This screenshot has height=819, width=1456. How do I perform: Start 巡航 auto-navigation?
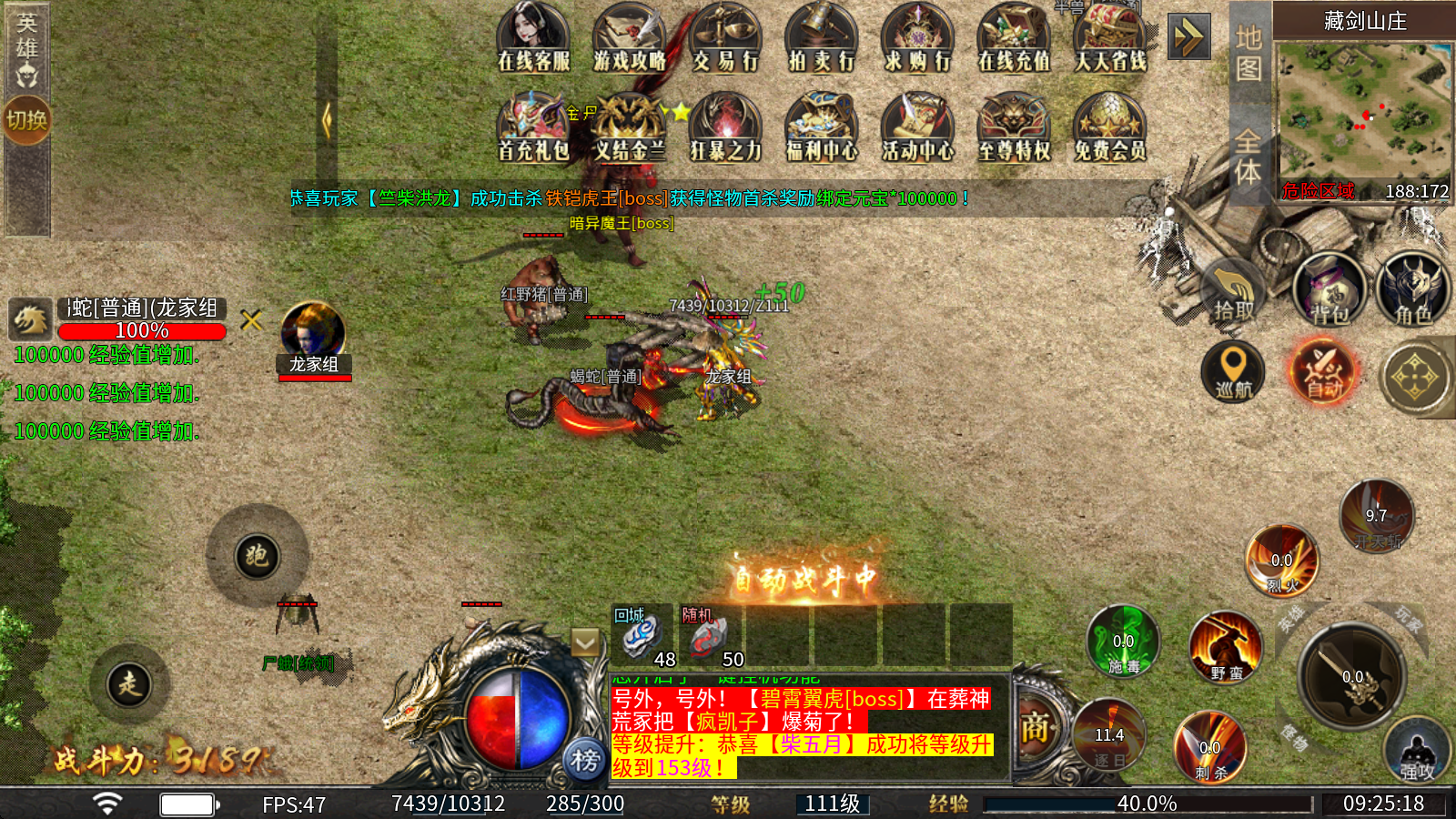pyautogui.click(x=1233, y=371)
